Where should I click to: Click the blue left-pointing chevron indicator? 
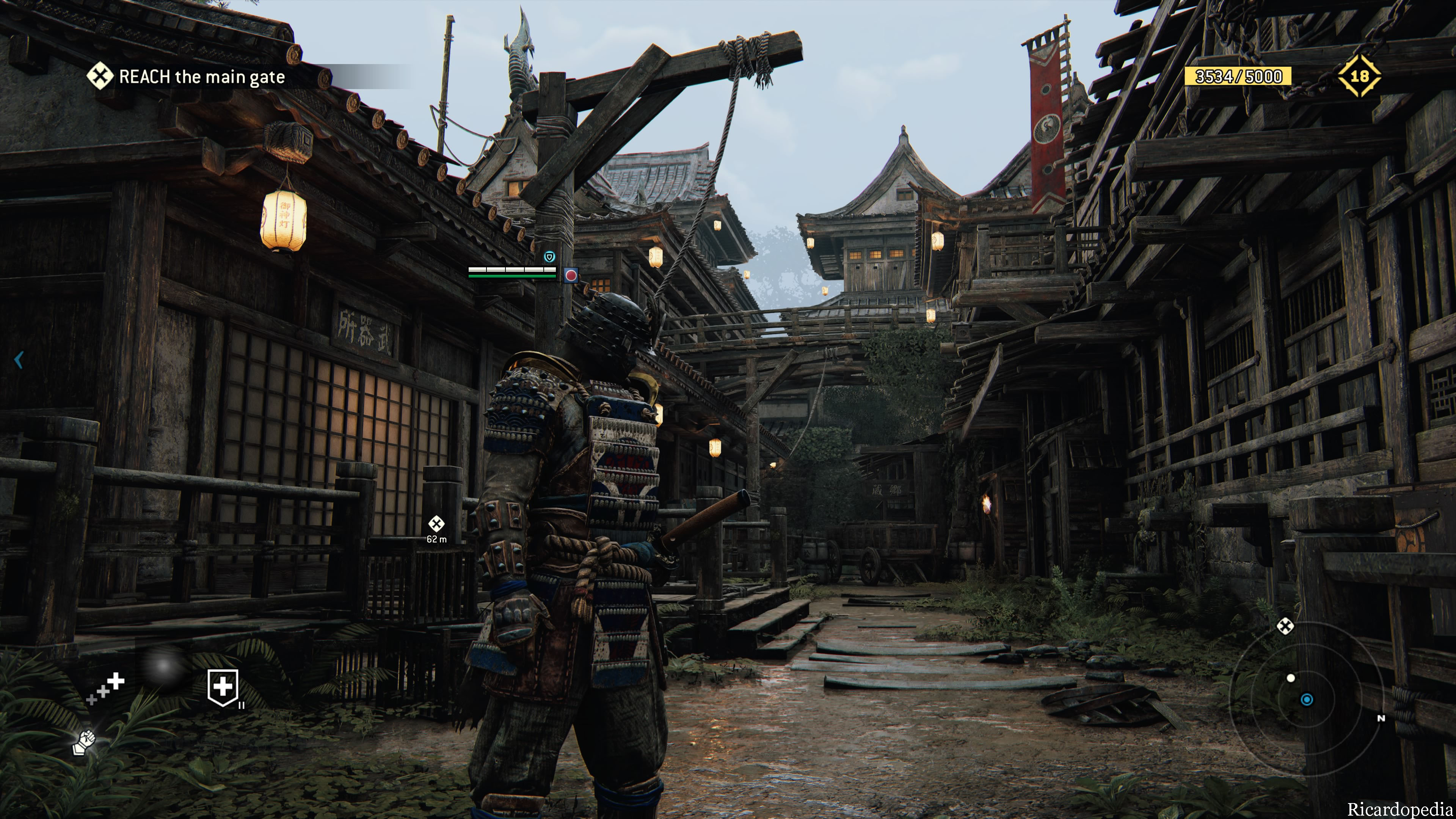(x=19, y=359)
